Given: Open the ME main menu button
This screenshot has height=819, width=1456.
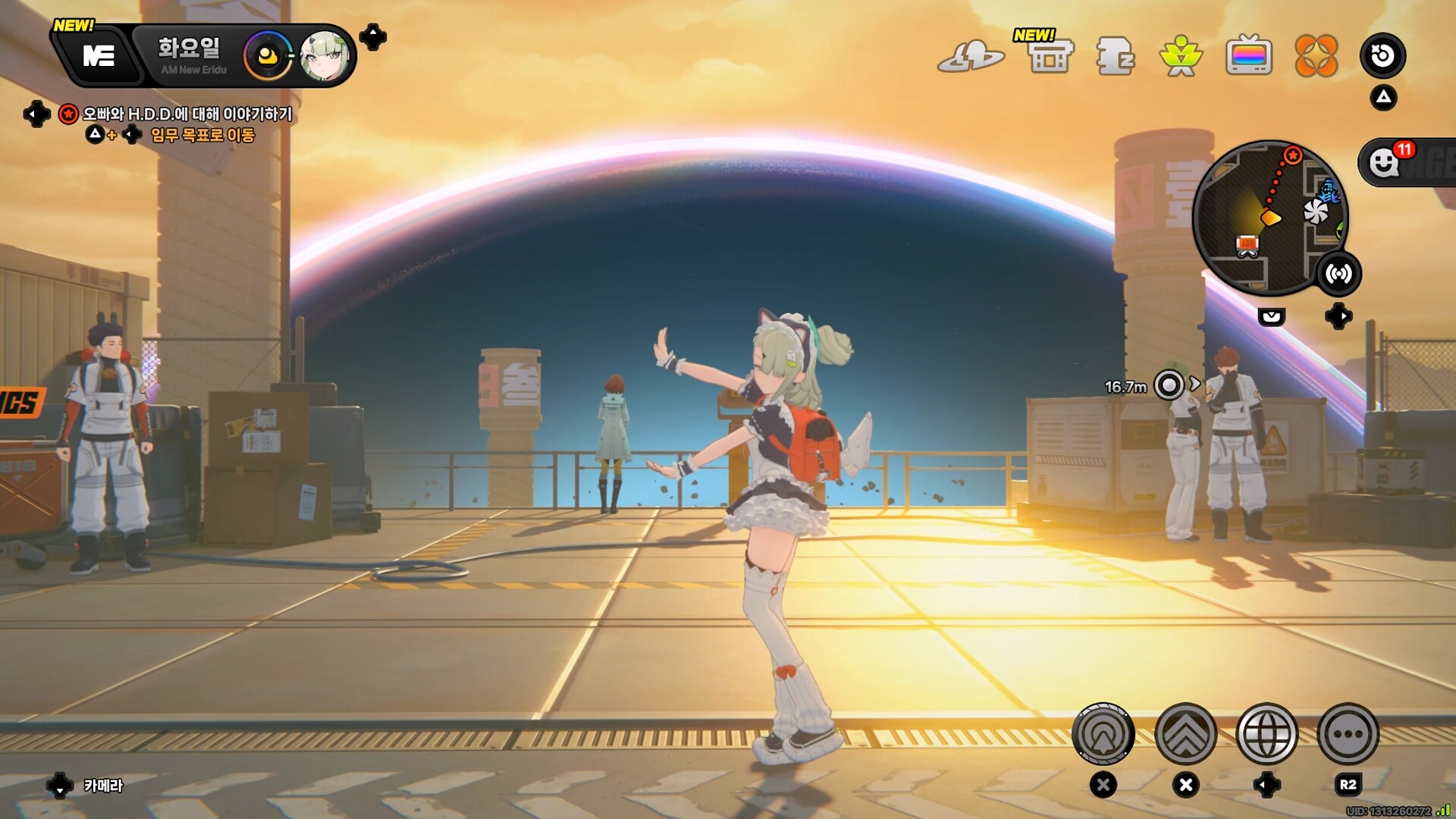Looking at the screenshot, I should pyautogui.click(x=98, y=55).
